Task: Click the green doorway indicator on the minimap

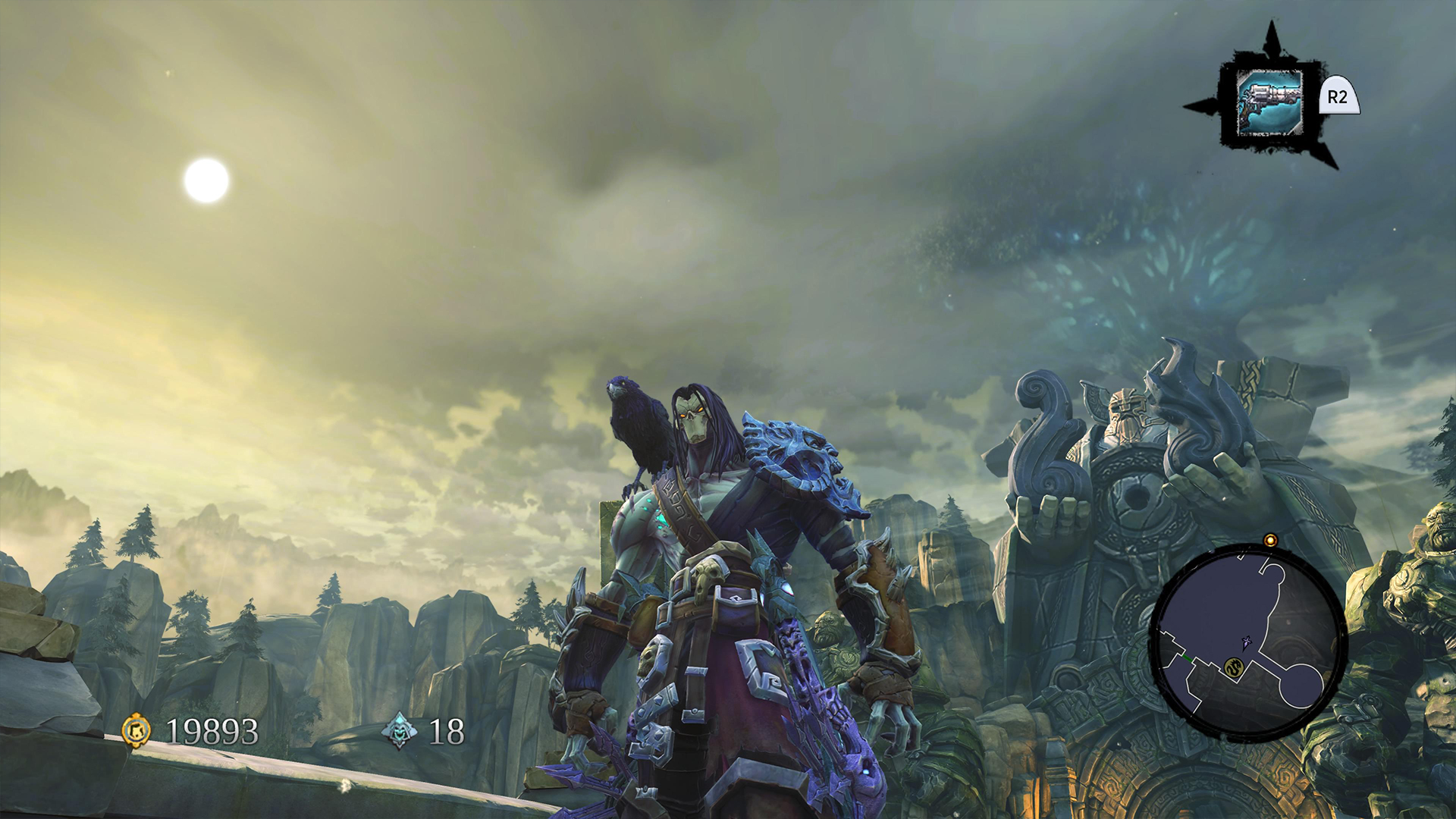Action: pyautogui.click(x=1188, y=658)
